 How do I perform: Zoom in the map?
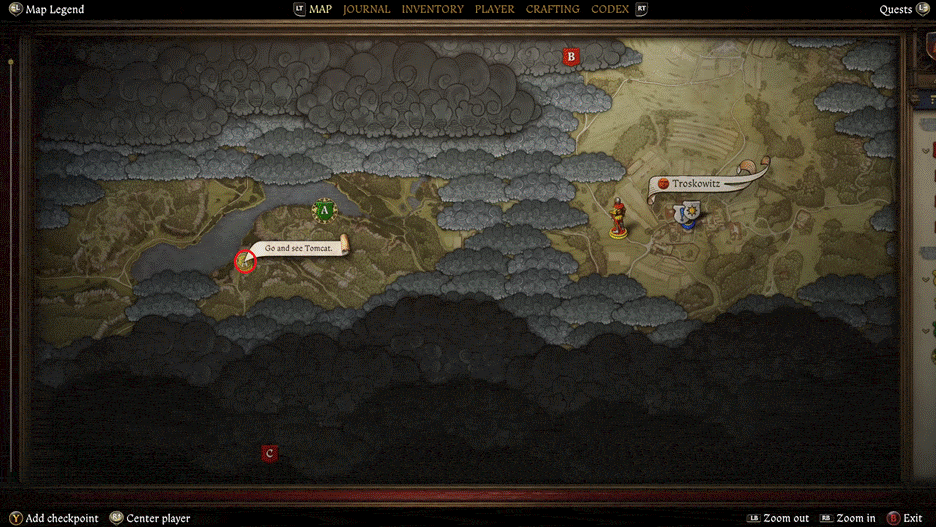click(x=855, y=518)
